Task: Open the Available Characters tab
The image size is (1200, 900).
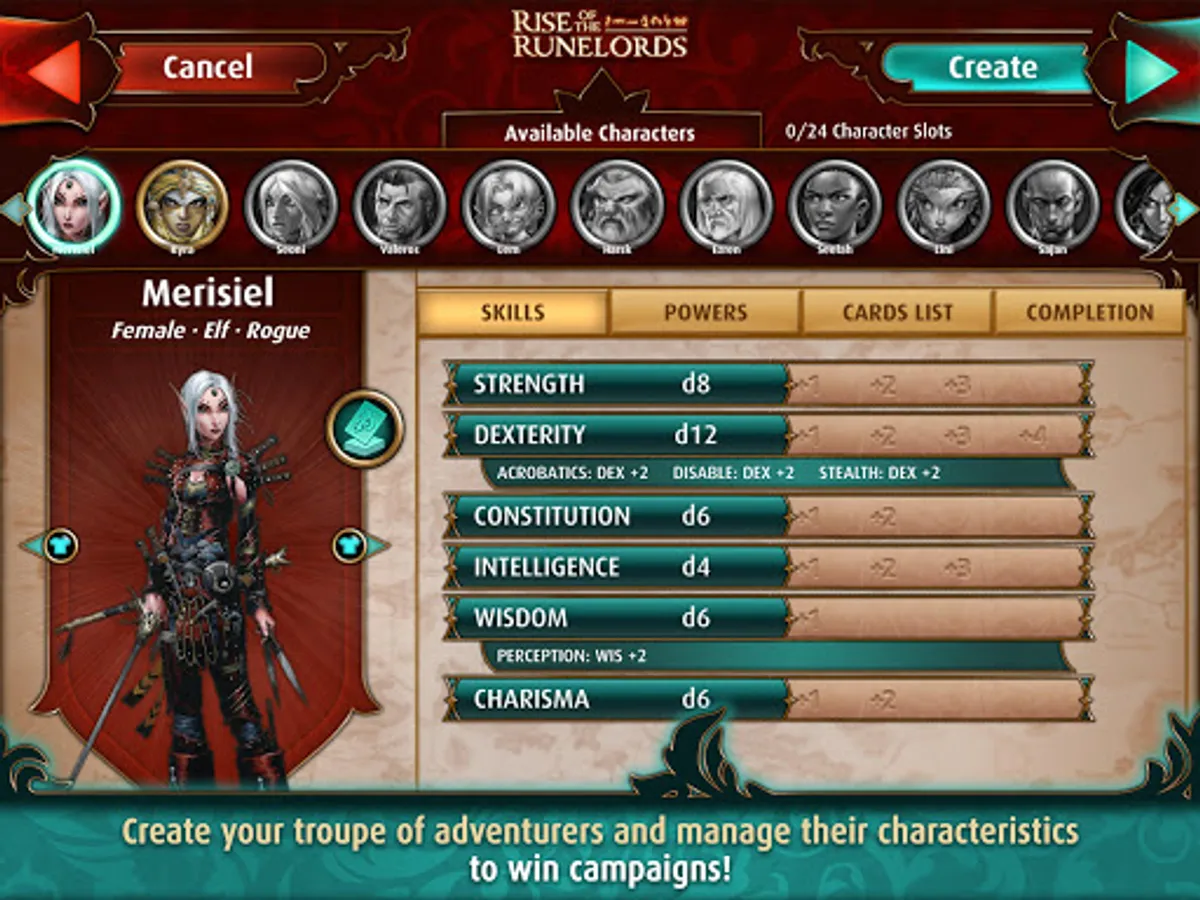Action: 599,133
